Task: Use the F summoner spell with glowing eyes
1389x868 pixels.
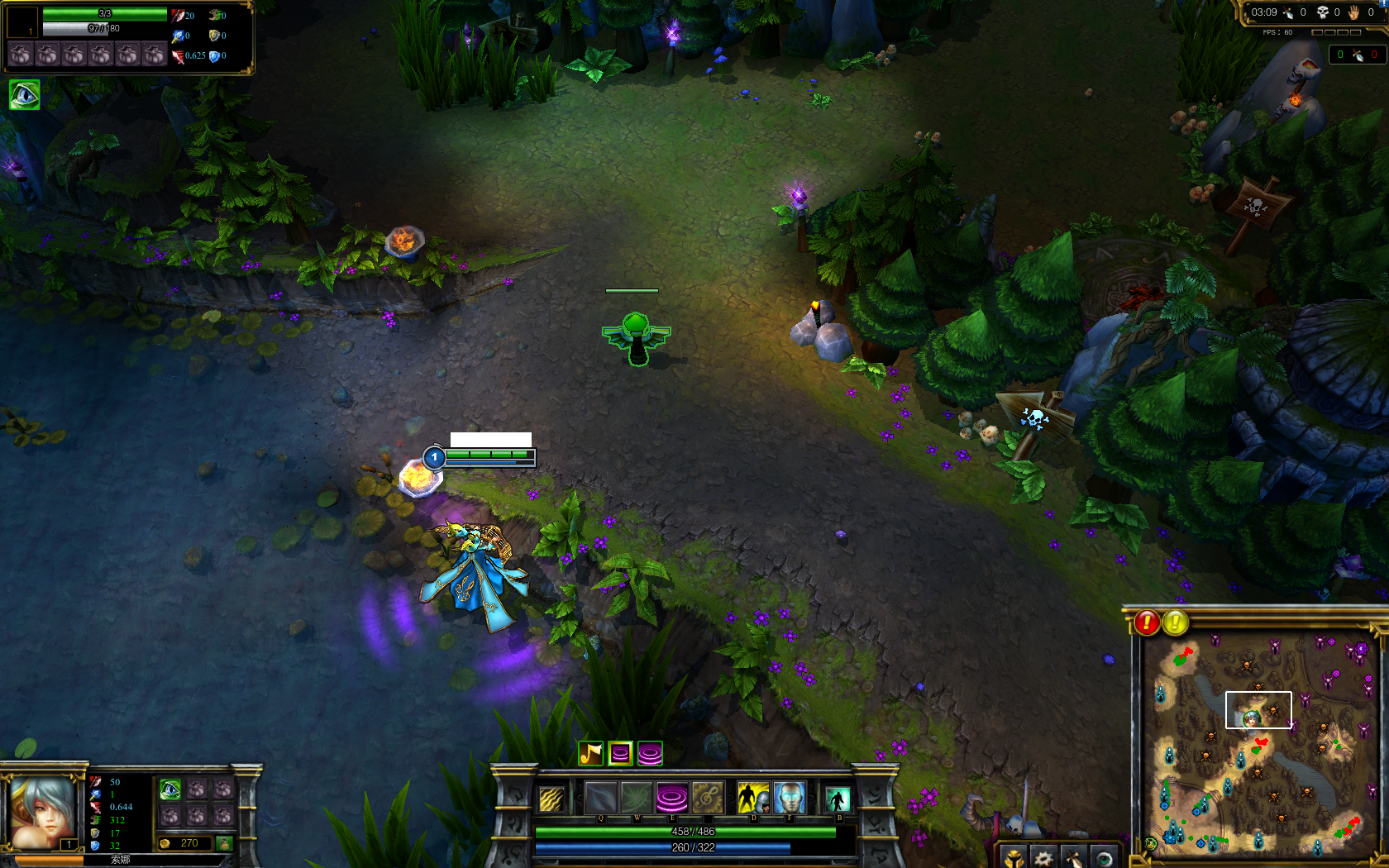Action: [x=789, y=799]
